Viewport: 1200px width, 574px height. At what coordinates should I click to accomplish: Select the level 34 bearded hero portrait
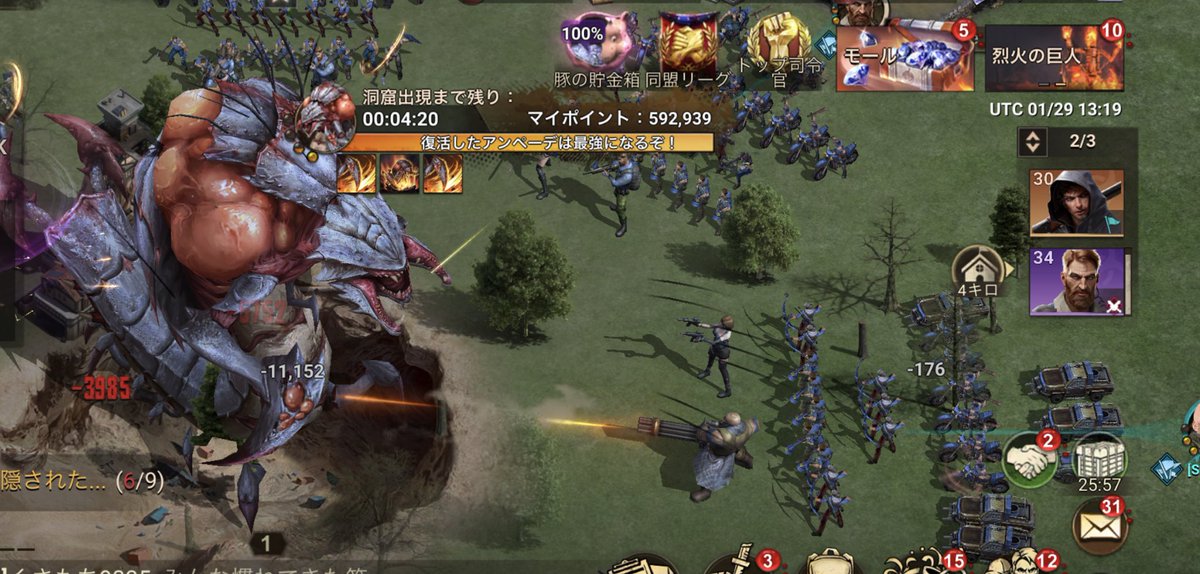[1076, 281]
